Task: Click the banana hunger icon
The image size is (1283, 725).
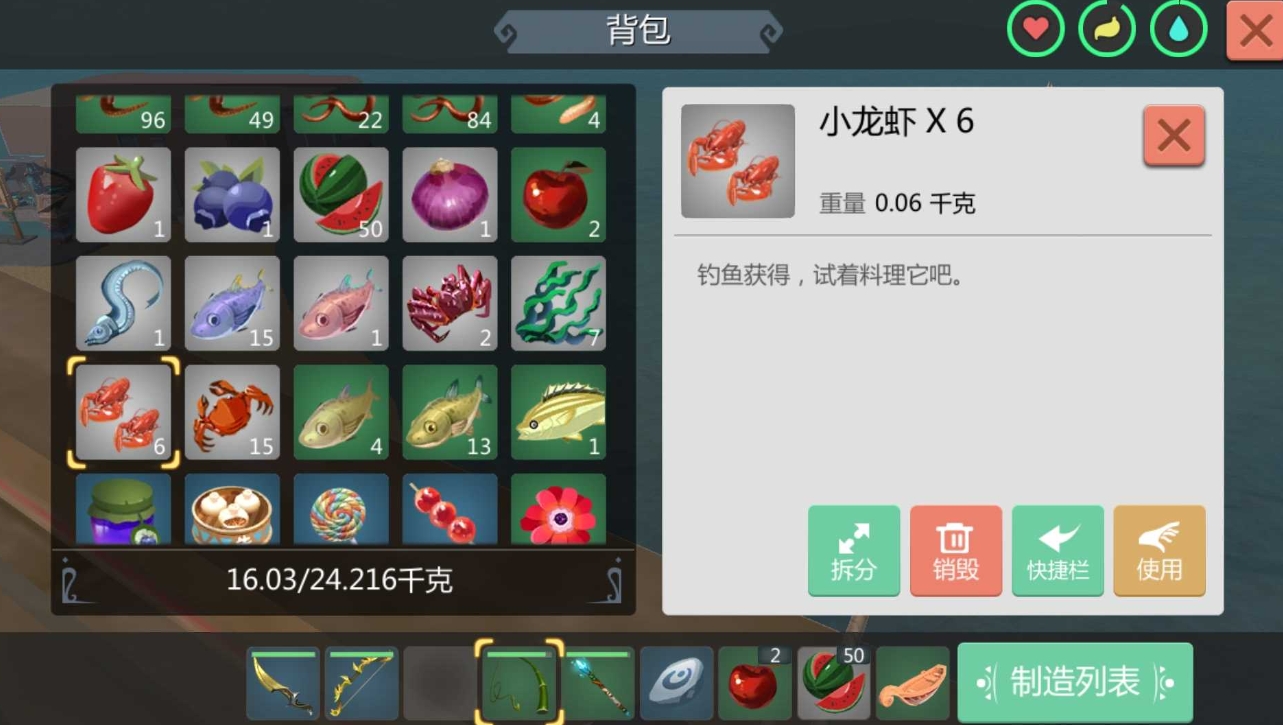Action: click(x=1105, y=29)
